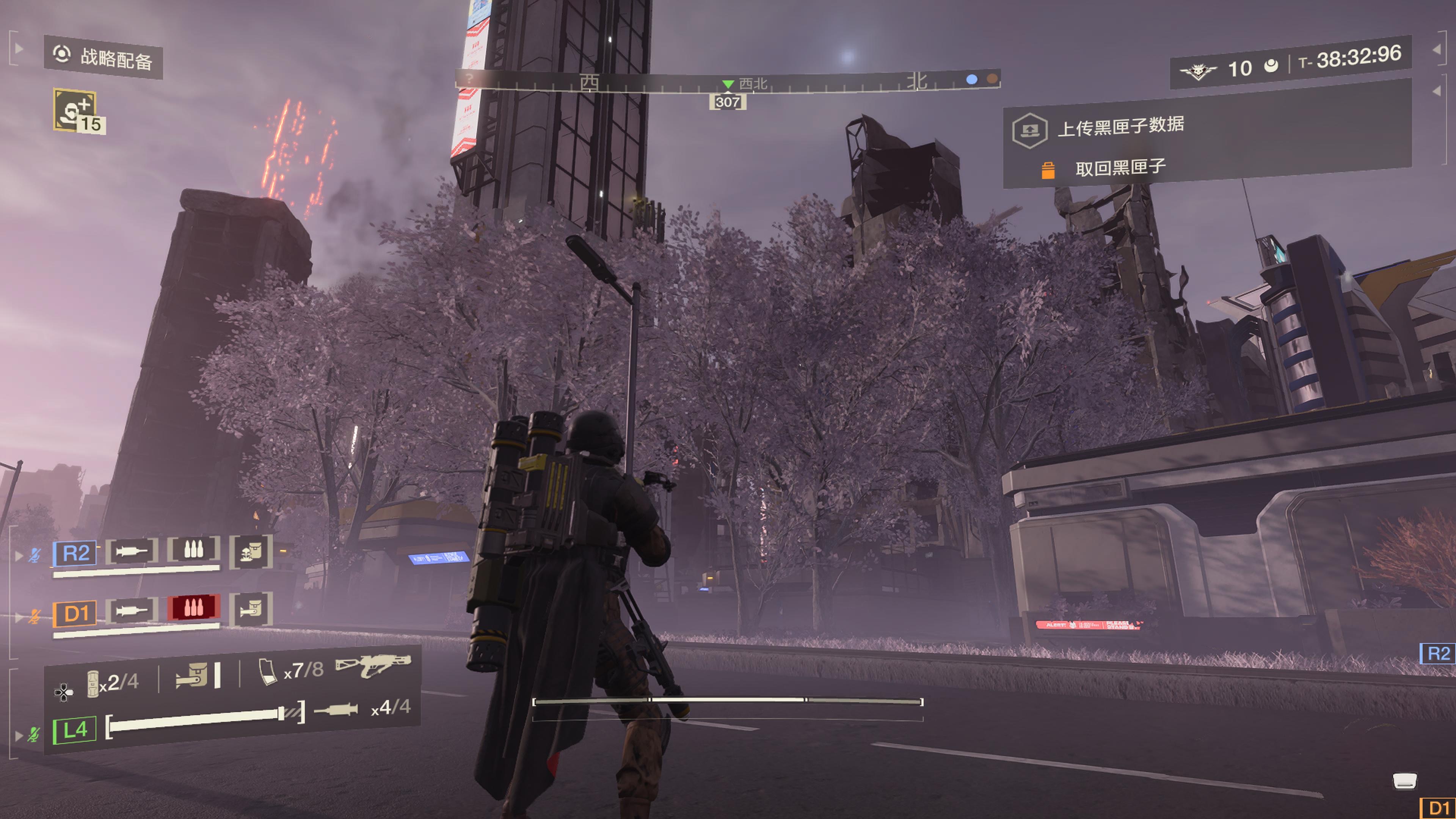Select the grenade count icon
This screenshot has height=819, width=1456.
click(x=93, y=683)
